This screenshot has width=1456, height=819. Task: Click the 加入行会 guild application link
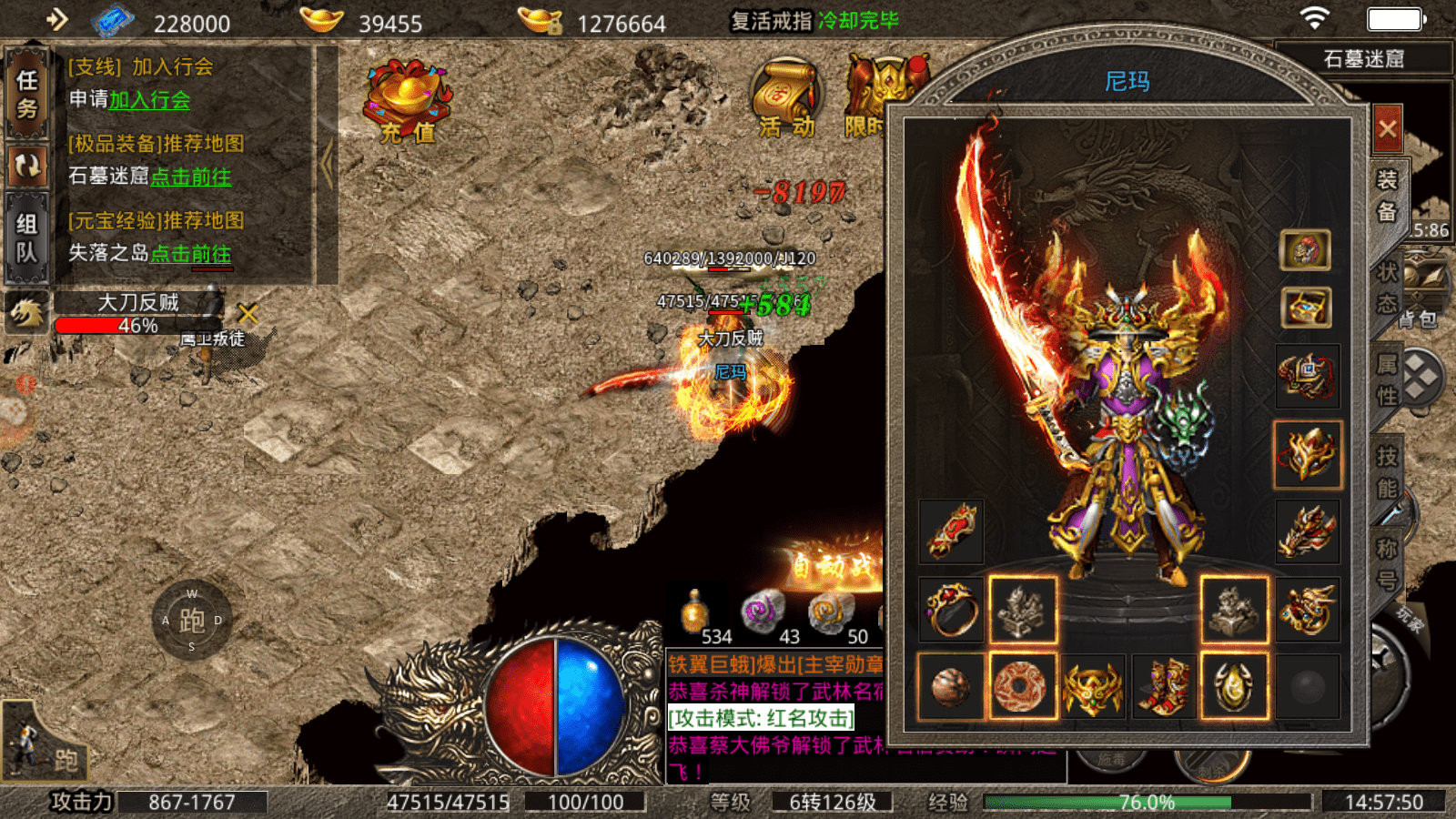150,100
